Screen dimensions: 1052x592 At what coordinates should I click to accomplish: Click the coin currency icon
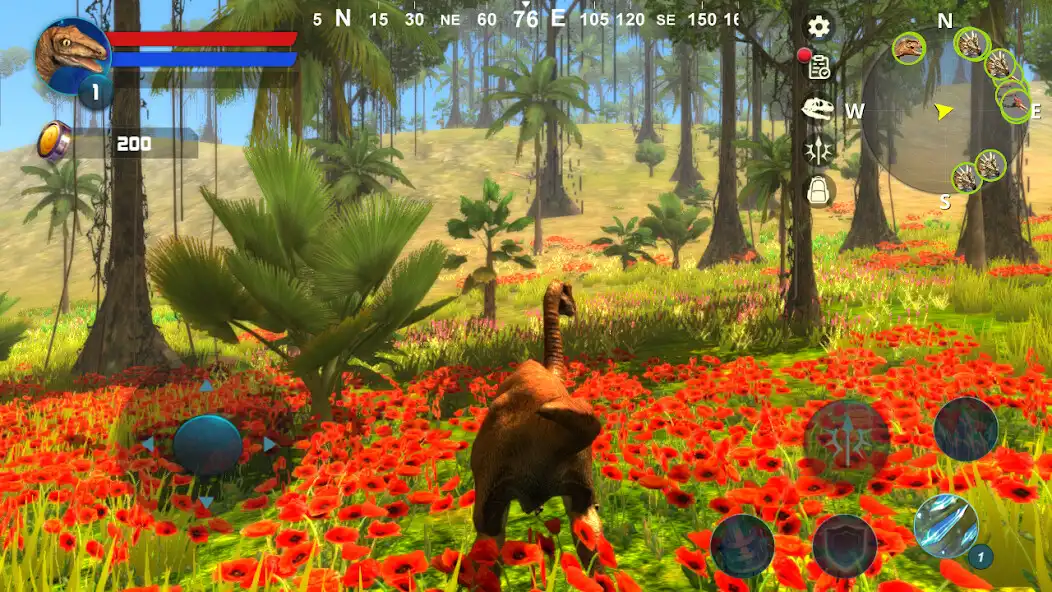(54, 141)
